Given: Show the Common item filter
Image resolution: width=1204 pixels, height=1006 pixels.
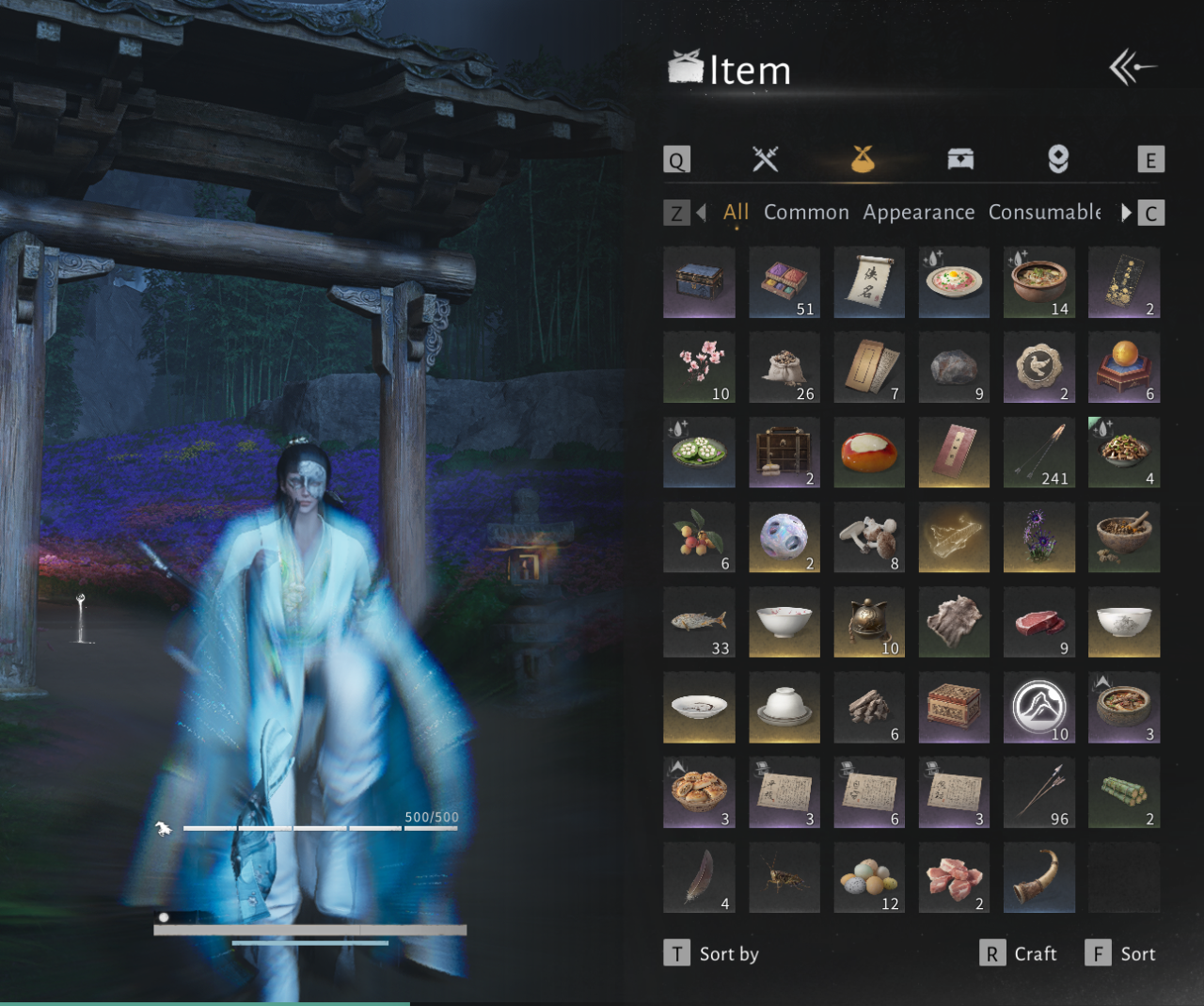Looking at the screenshot, I should click(x=806, y=213).
